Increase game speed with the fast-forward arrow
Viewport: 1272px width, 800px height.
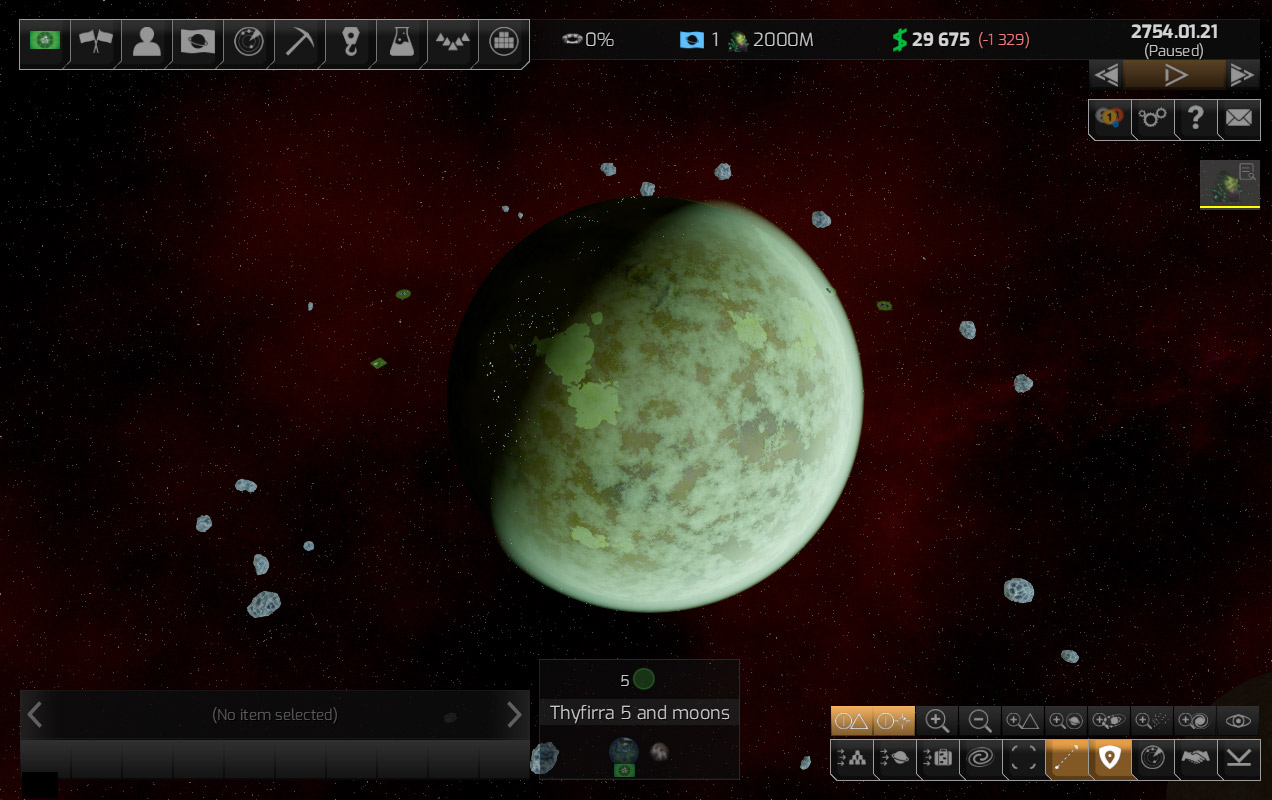tap(1242, 75)
